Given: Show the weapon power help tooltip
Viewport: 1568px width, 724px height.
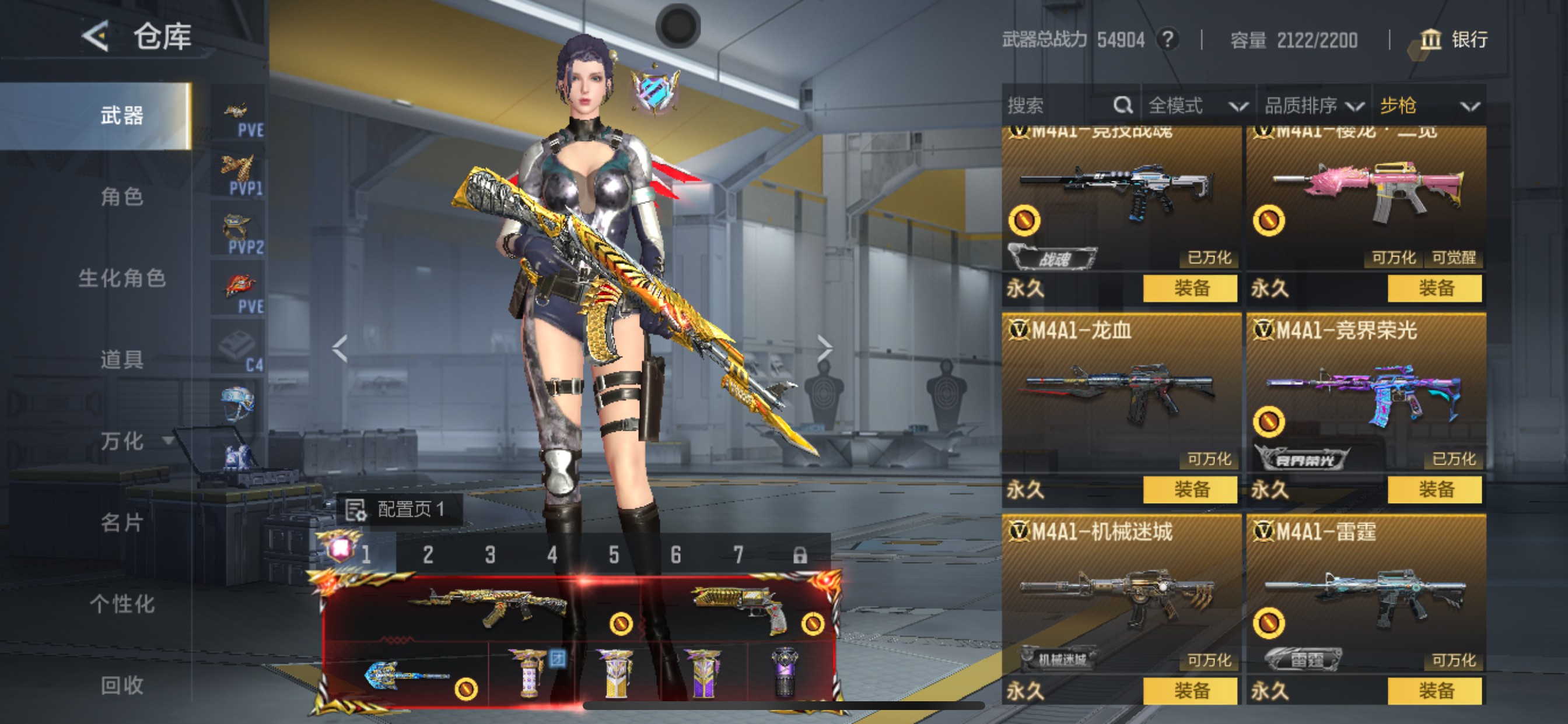Looking at the screenshot, I should pyautogui.click(x=1167, y=40).
